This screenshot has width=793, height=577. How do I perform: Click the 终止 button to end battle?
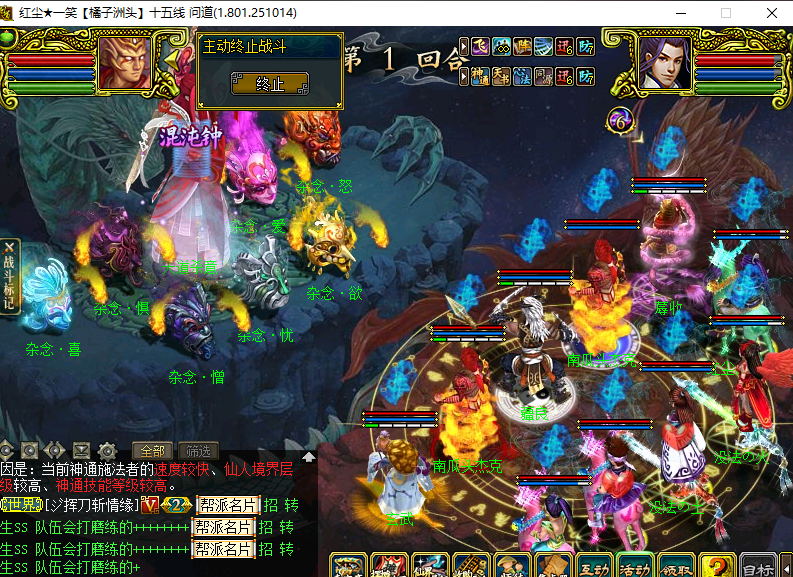[270, 84]
